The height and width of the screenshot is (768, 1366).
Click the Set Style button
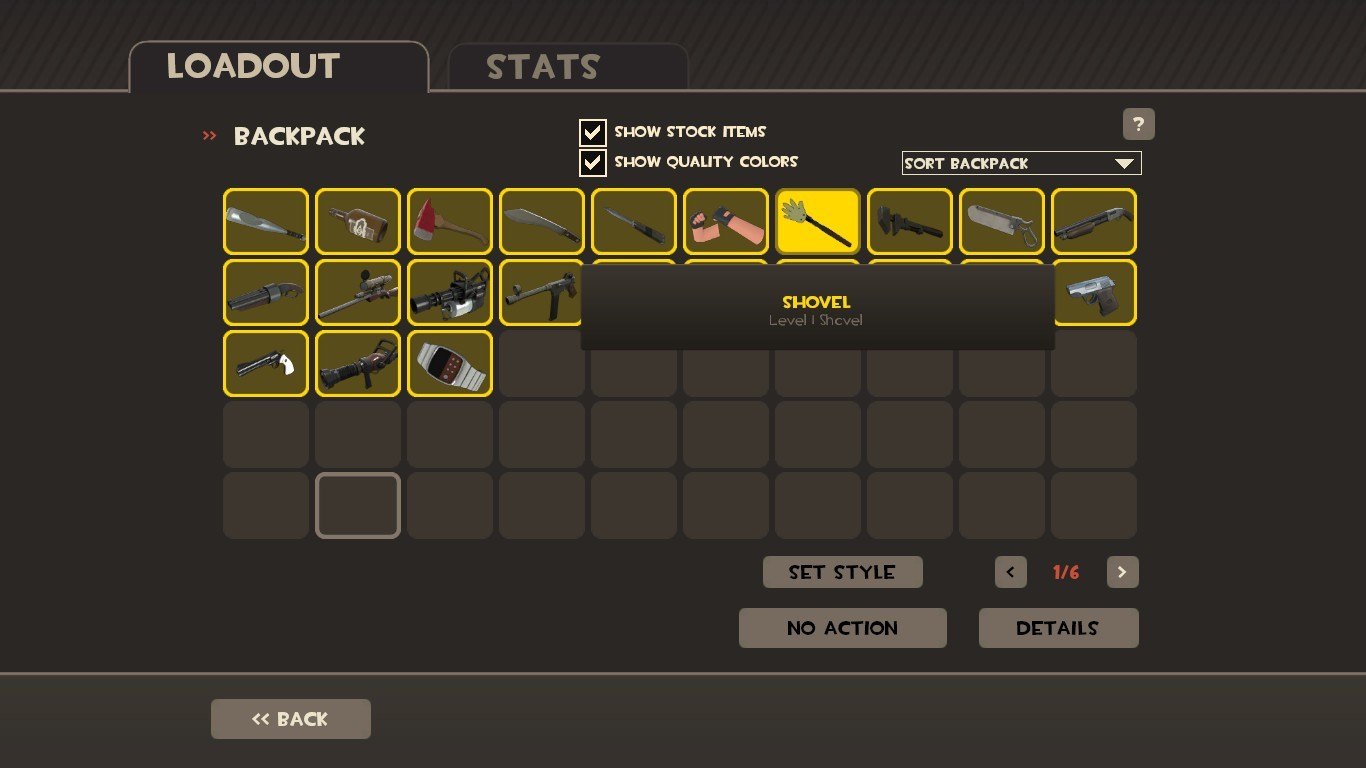pos(842,572)
